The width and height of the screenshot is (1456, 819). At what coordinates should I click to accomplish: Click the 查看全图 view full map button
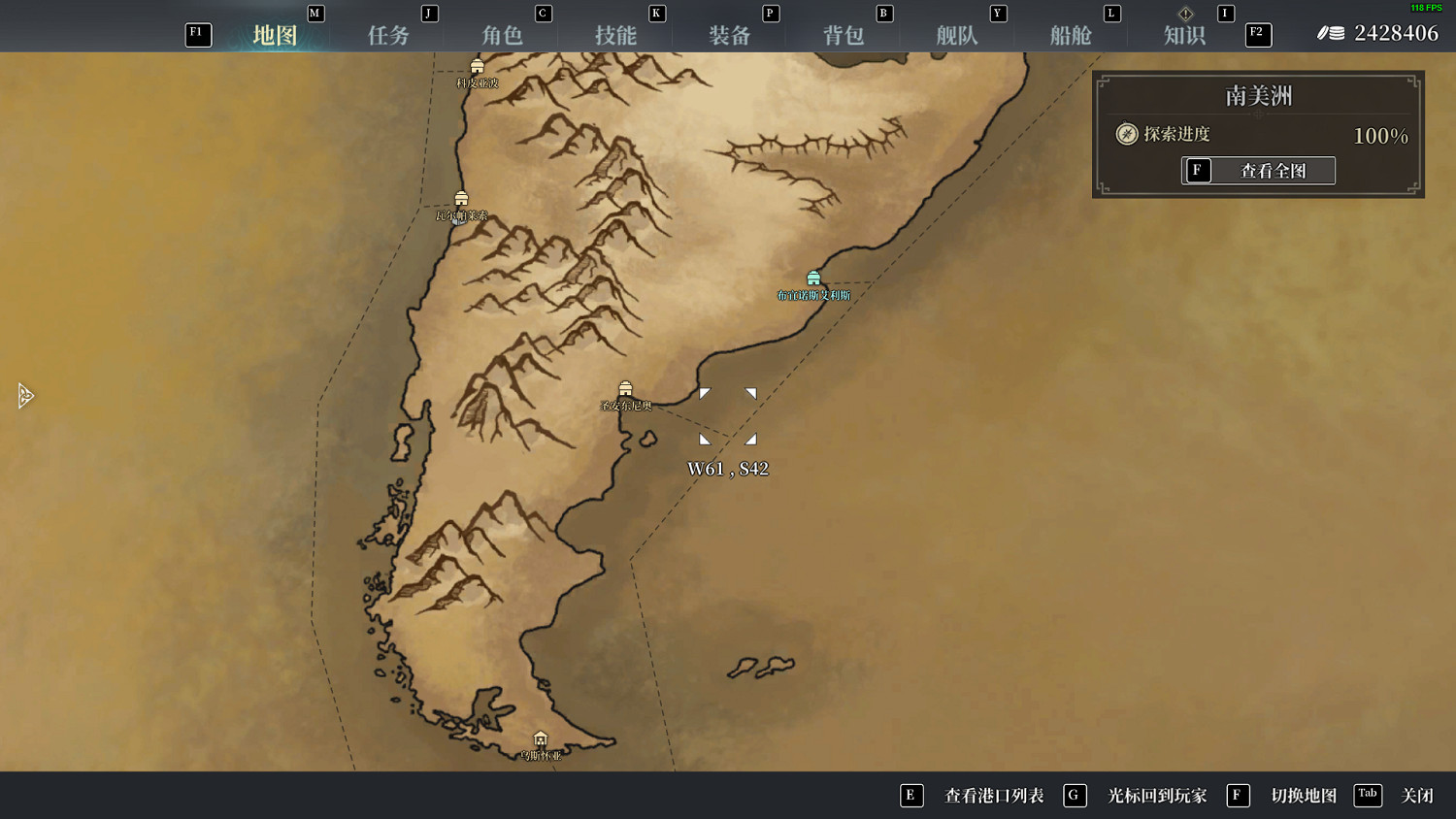coord(1258,170)
